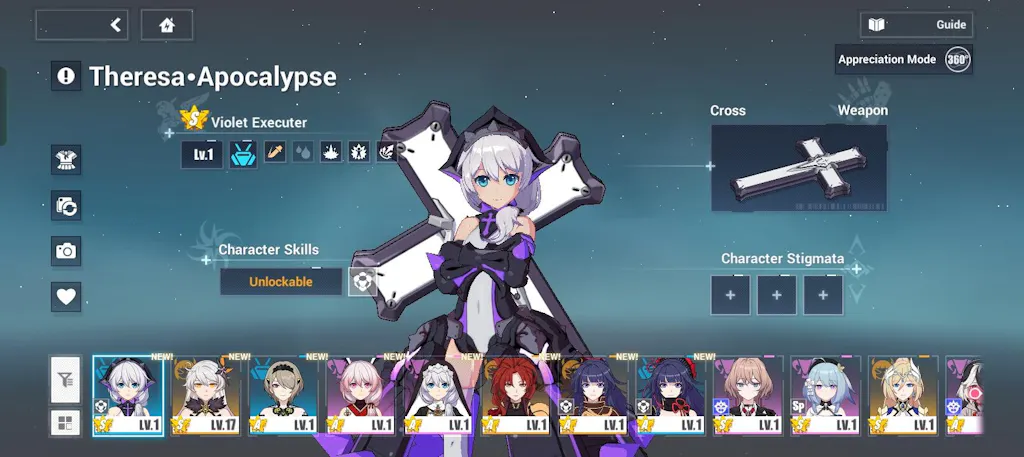Viewport: 1024px width, 457px height.
Task: Open the character filter
Action: tap(66, 379)
